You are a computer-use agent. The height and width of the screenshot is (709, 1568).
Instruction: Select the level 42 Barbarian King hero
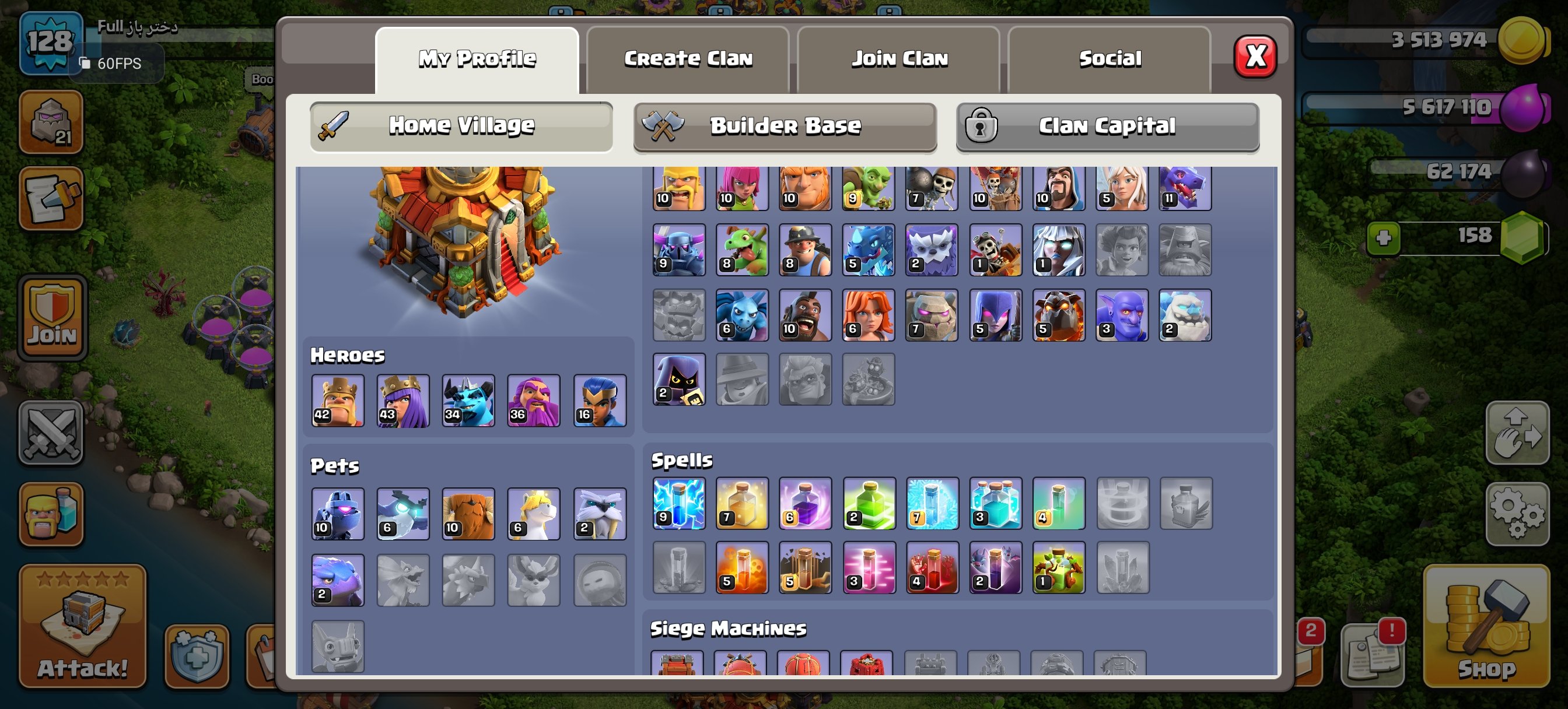[x=337, y=401]
